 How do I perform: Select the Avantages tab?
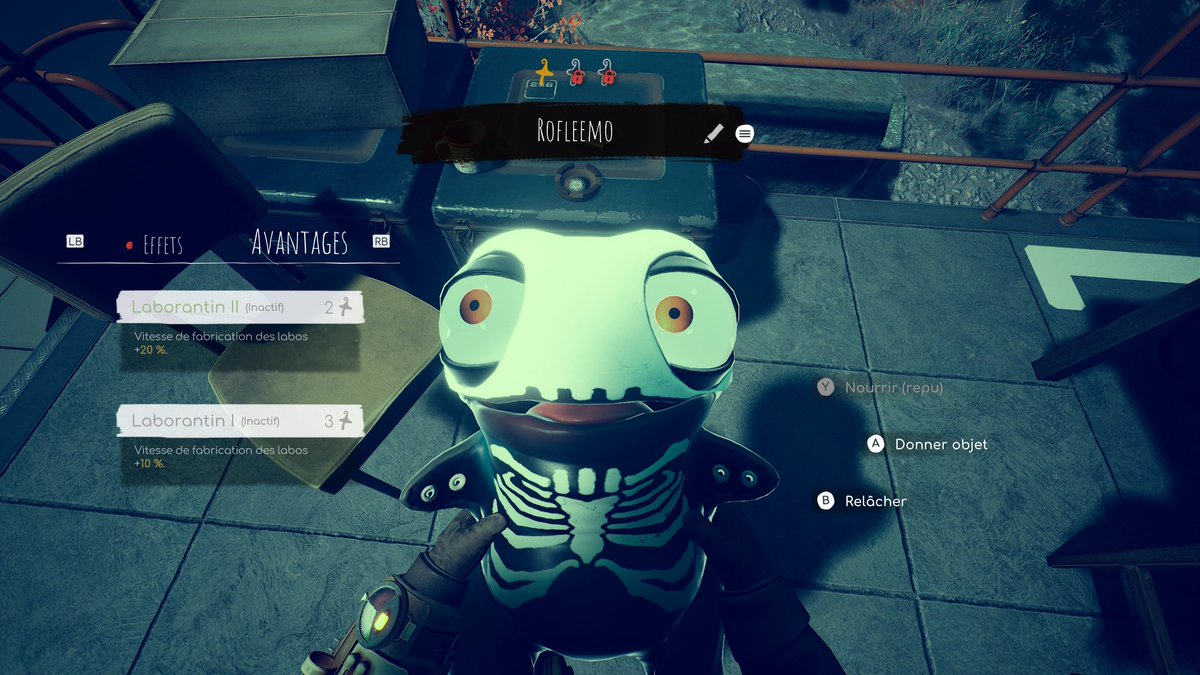click(299, 243)
